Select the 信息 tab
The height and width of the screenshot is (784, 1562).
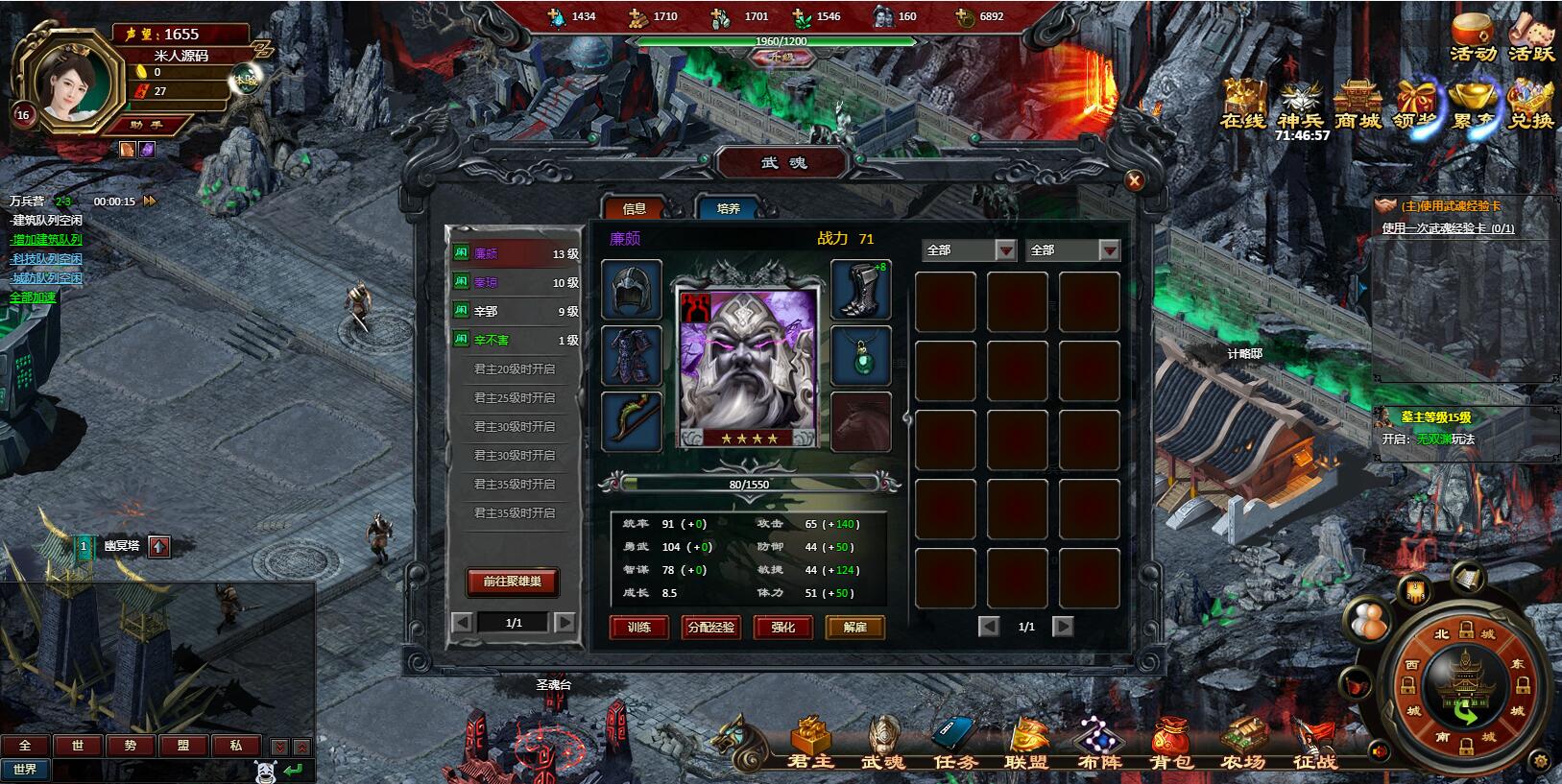(x=635, y=208)
